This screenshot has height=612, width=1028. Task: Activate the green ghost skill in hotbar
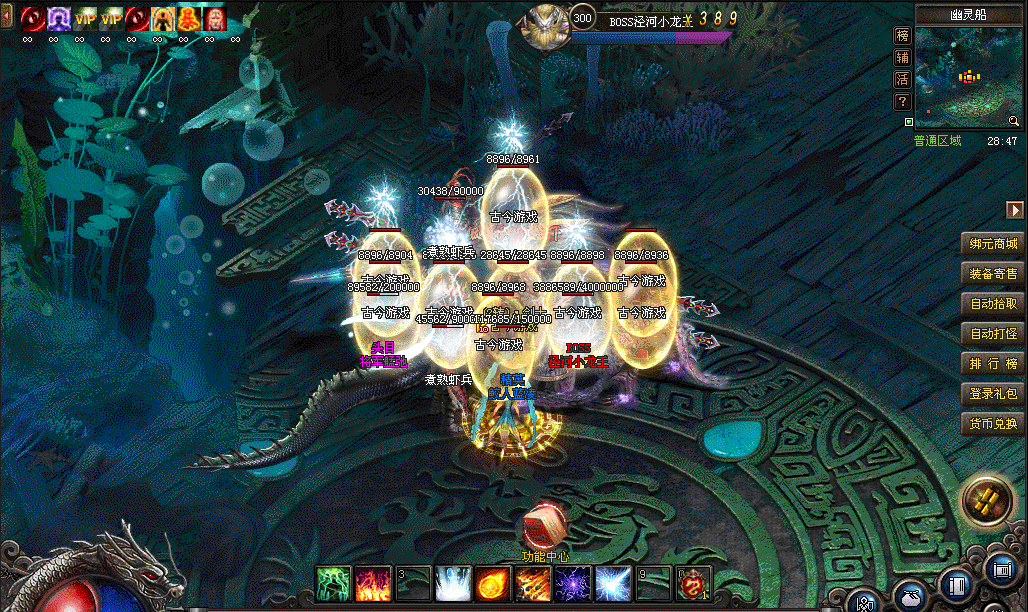point(332,582)
